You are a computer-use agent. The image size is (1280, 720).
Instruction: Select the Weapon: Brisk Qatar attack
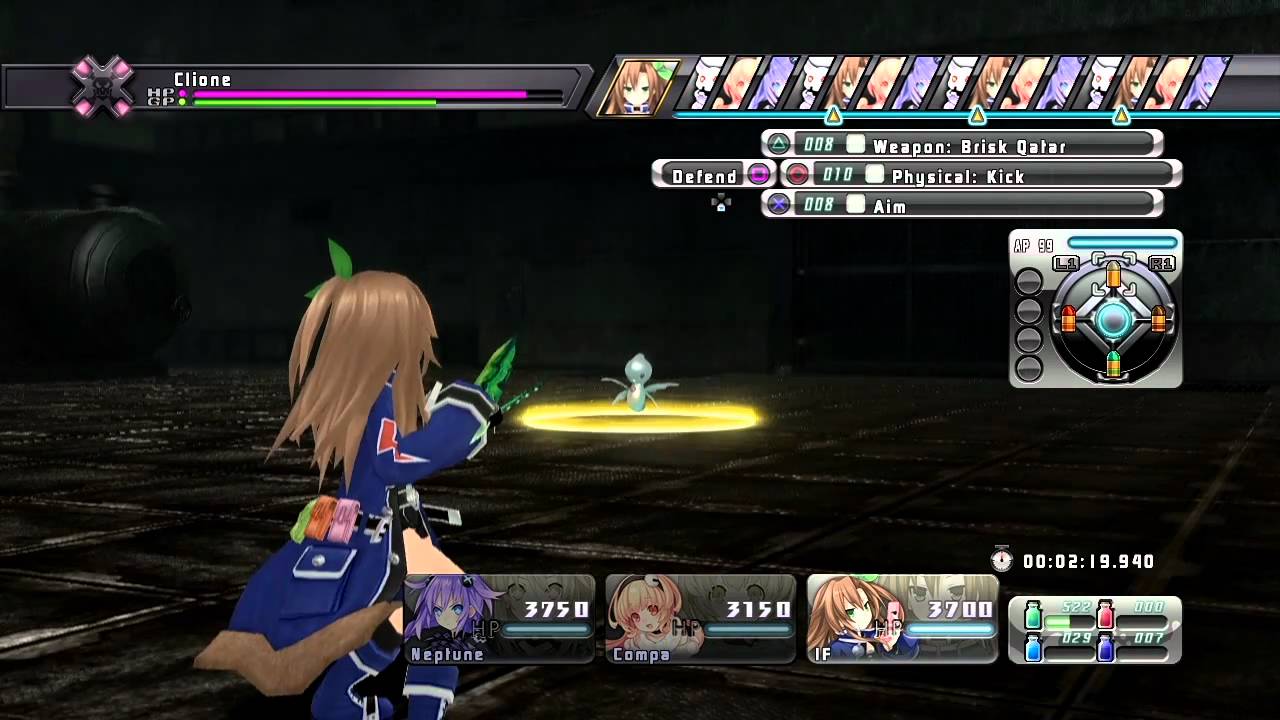click(x=962, y=146)
